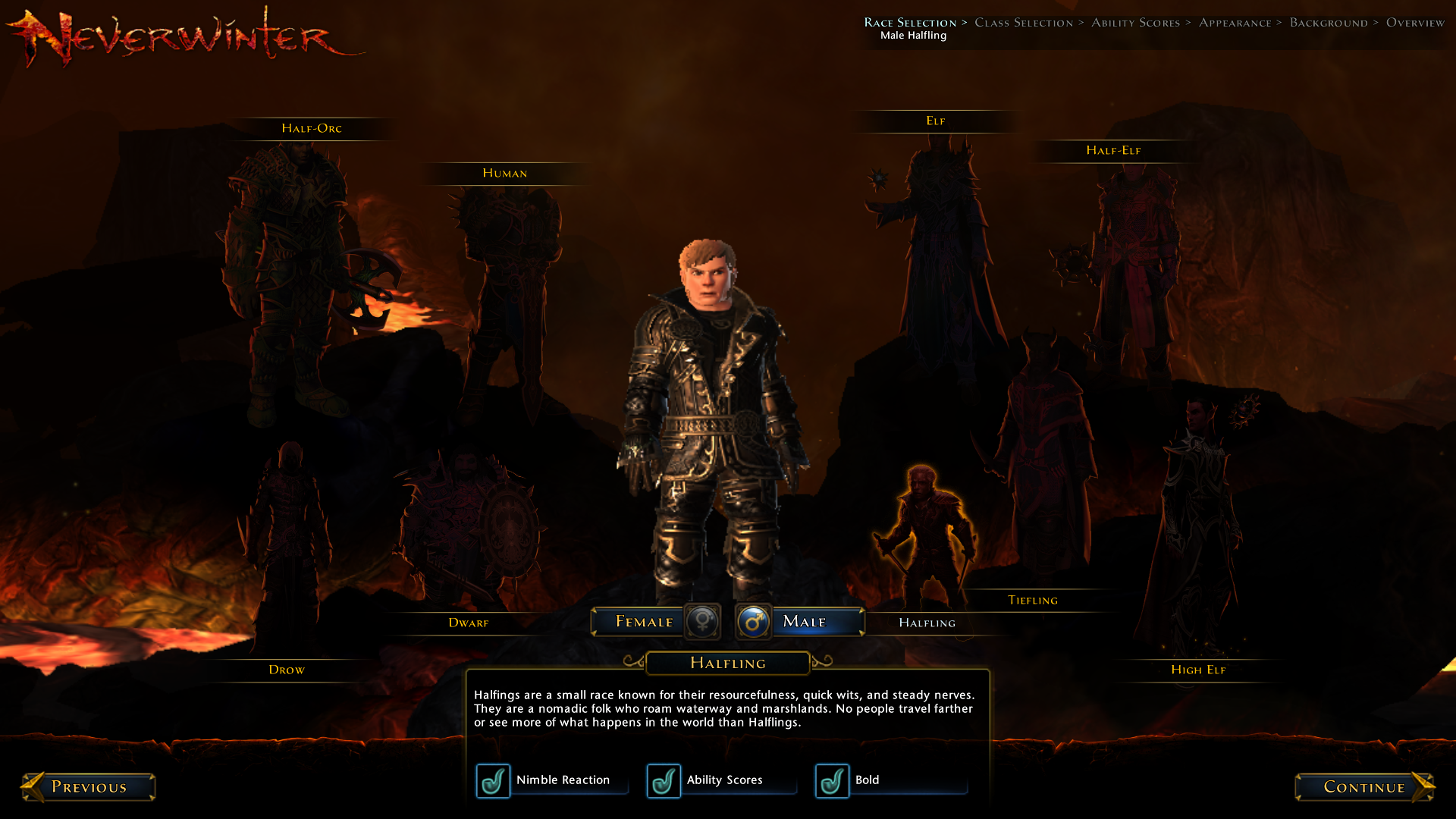Jump to the Class Selection step
Viewport: 1456px width, 819px height.
[x=1024, y=23]
